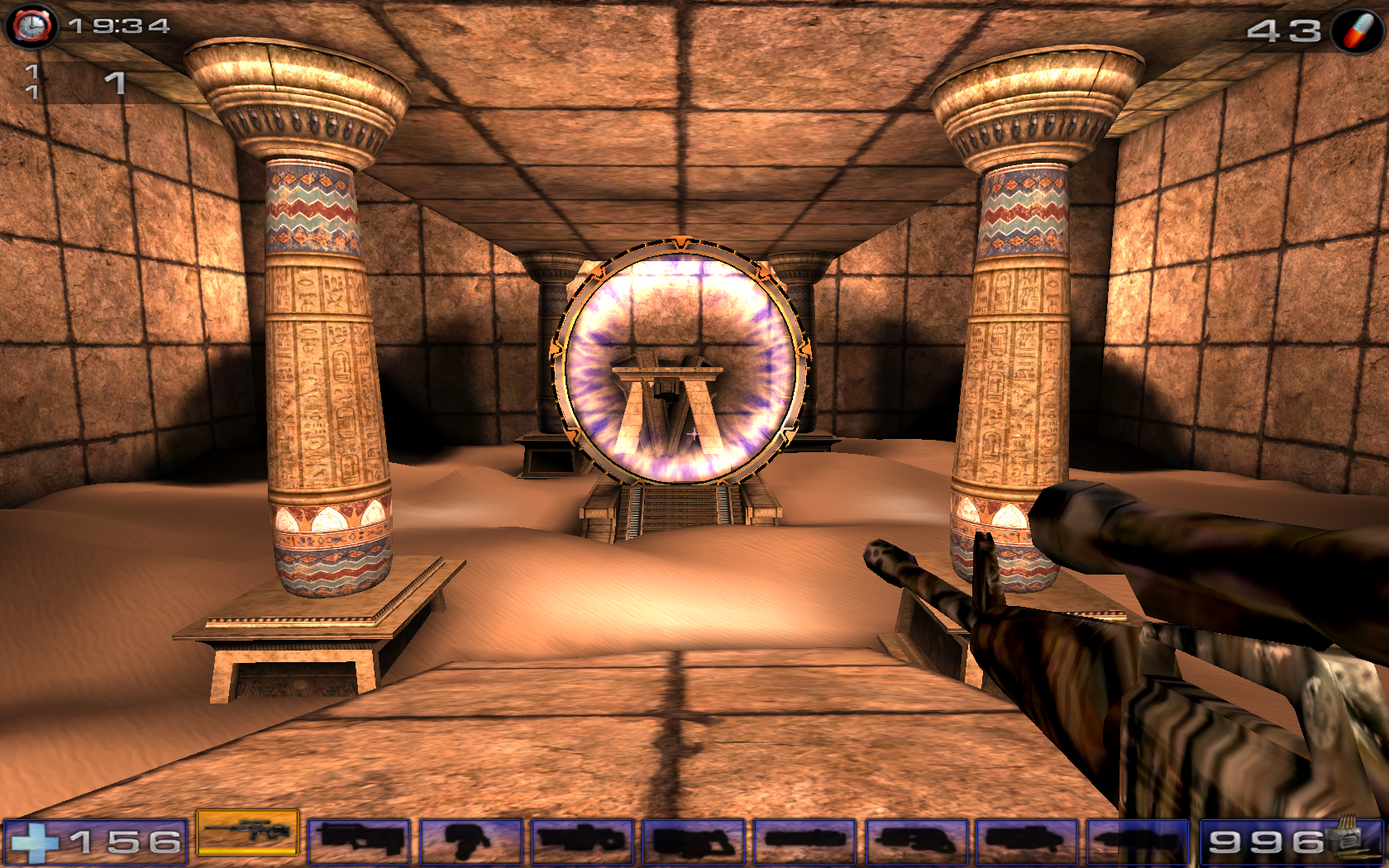Viewport: 1389px width, 868px height.
Task: Select the assault rifle weapon icon
Action: click(360, 840)
